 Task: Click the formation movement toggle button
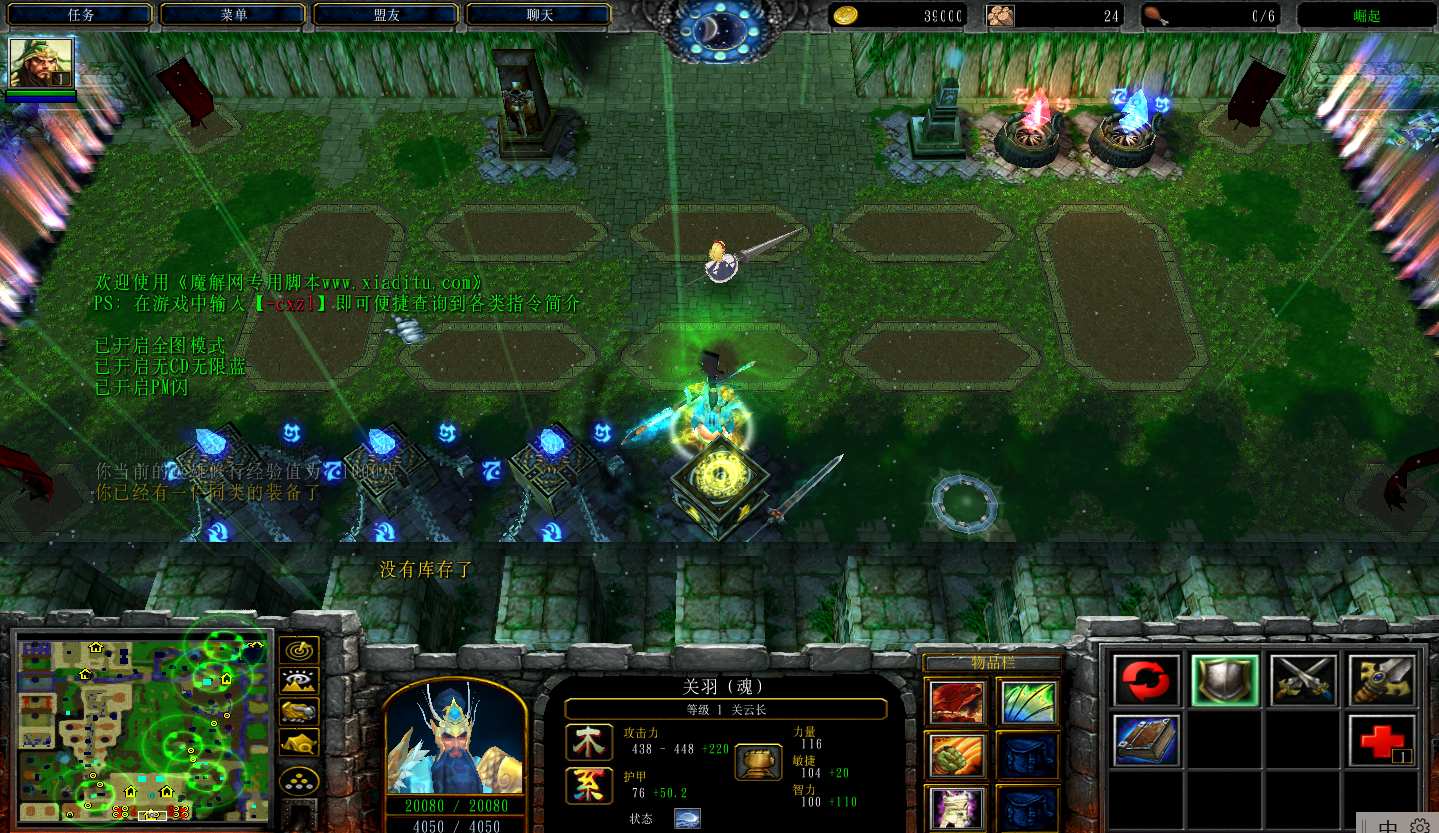point(299,780)
